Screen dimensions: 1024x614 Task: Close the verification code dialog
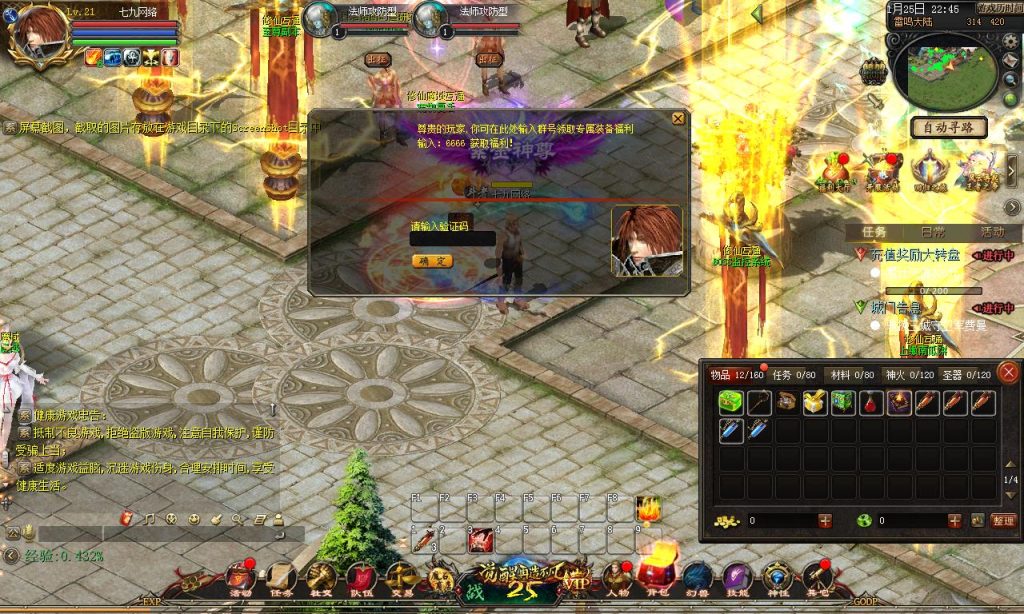point(678,118)
